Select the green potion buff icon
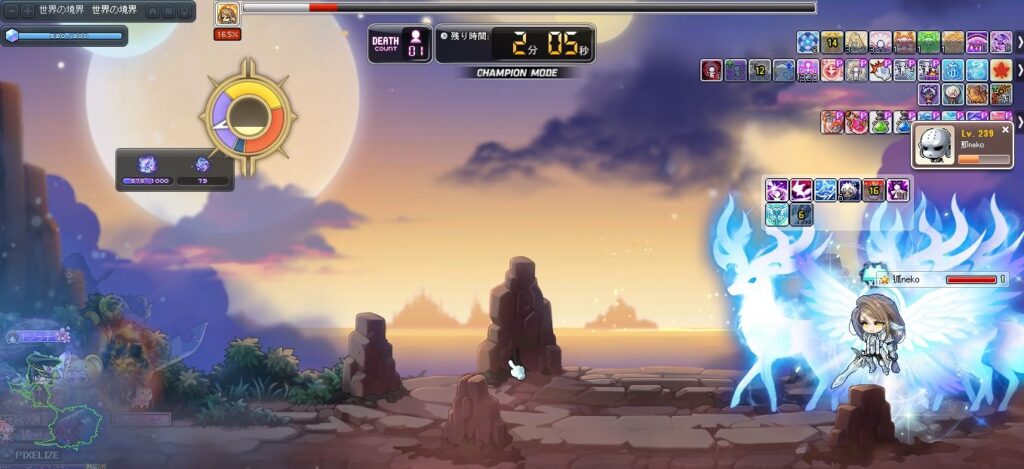 880,122
